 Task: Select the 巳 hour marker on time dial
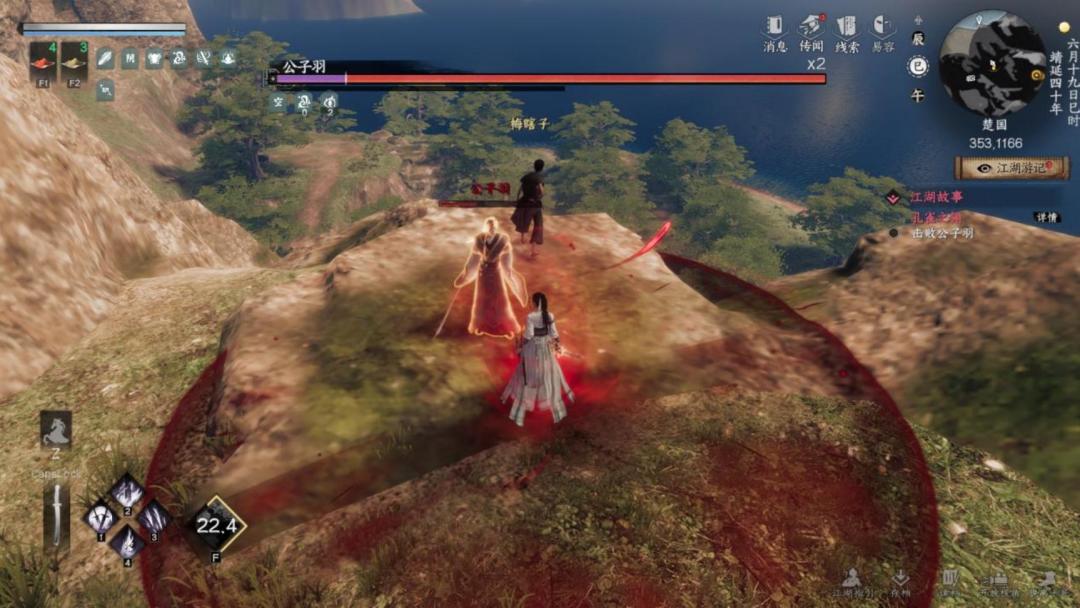(917, 67)
